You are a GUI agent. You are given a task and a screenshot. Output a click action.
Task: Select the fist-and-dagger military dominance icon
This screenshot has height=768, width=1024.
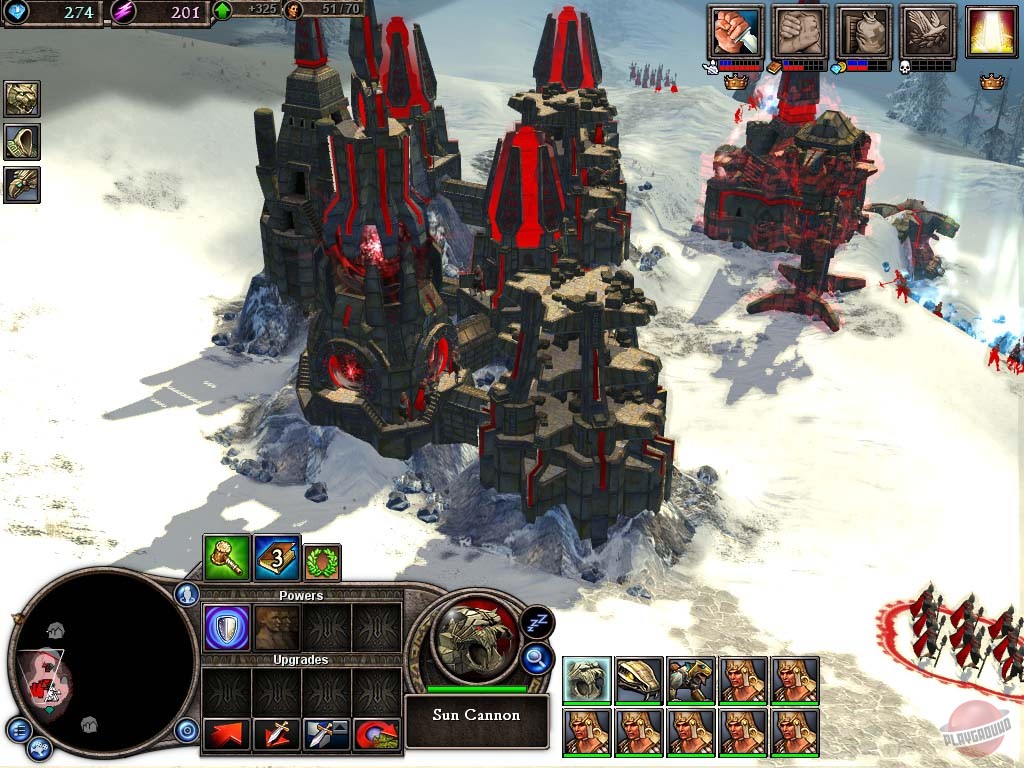736,32
